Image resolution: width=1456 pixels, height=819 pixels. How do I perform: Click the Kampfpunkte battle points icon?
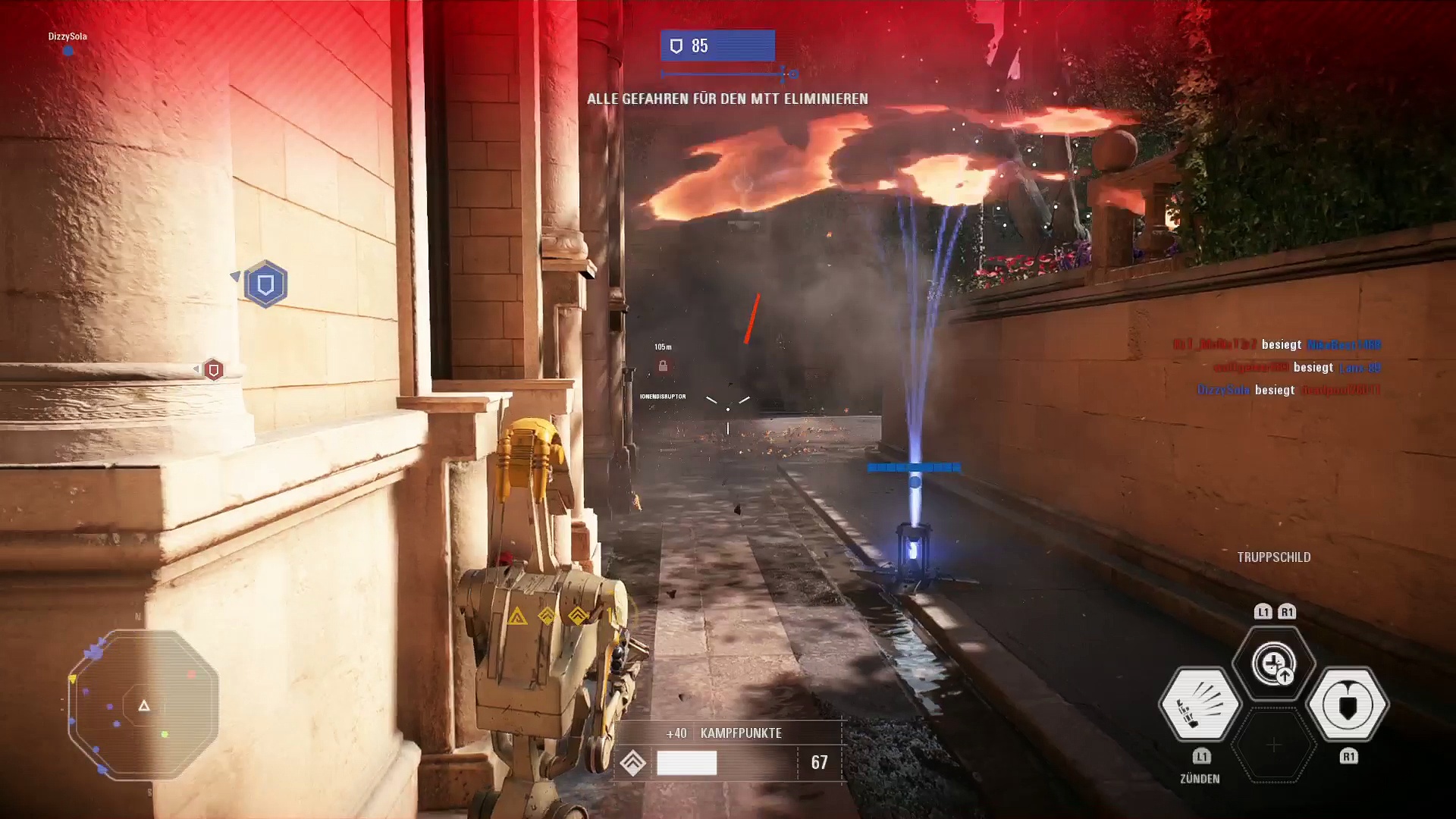[x=633, y=762]
